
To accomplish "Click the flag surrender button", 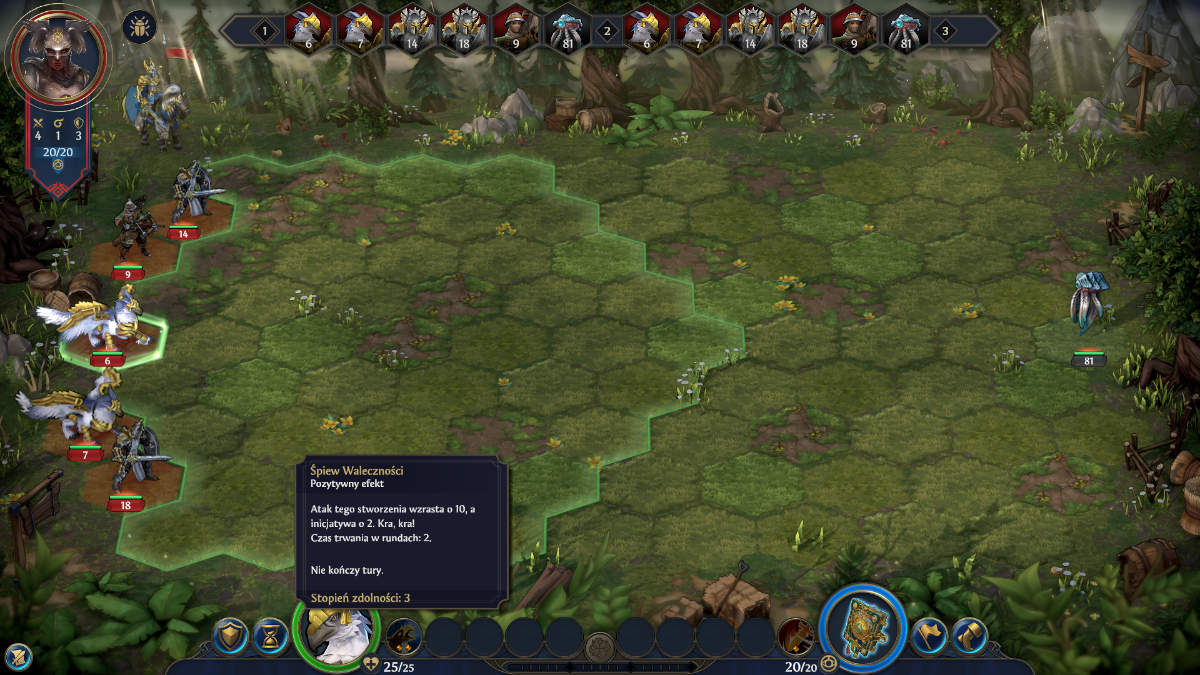I will coord(929,634).
